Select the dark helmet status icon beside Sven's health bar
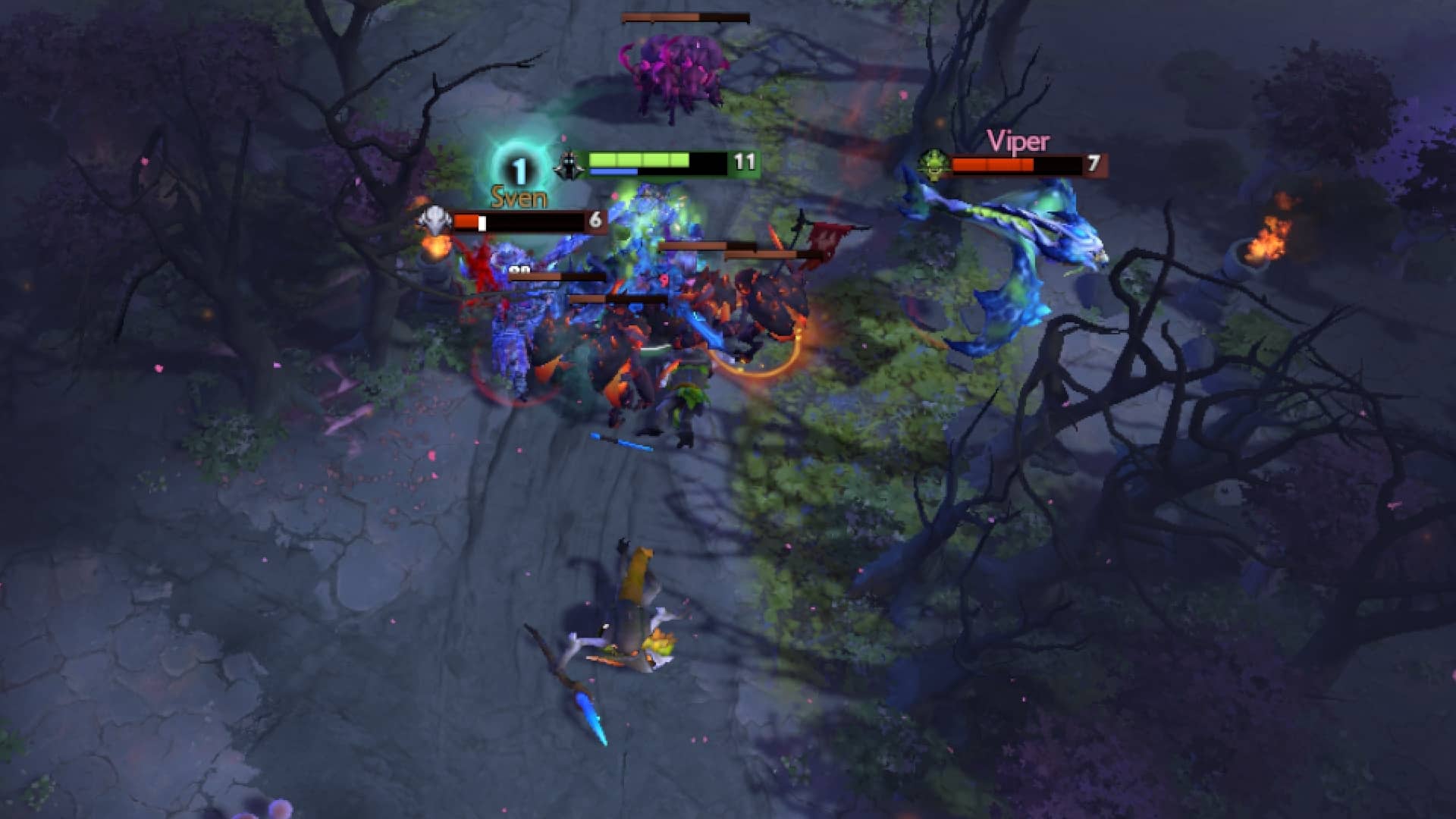Screen dimensions: 1456x819 (569, 163)
